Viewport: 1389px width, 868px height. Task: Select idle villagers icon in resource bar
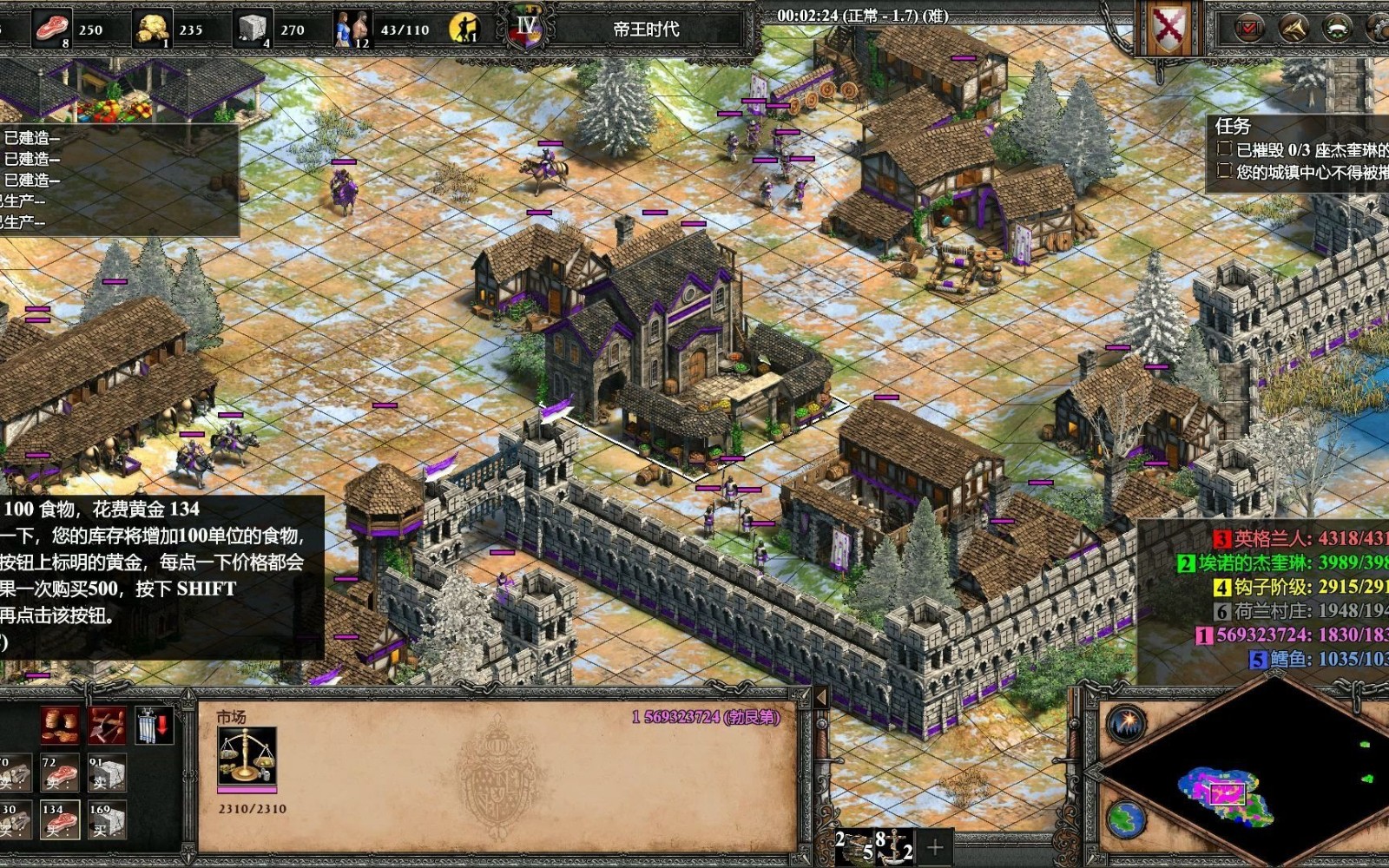point(465,29)
